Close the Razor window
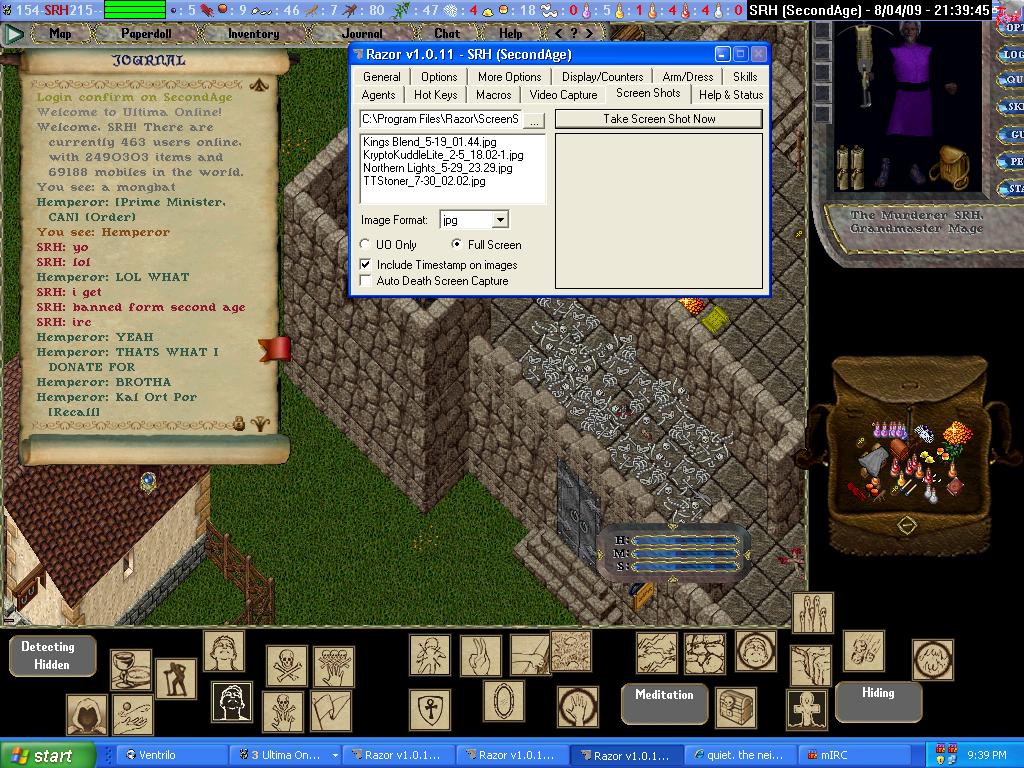 (x=759, y=54)
